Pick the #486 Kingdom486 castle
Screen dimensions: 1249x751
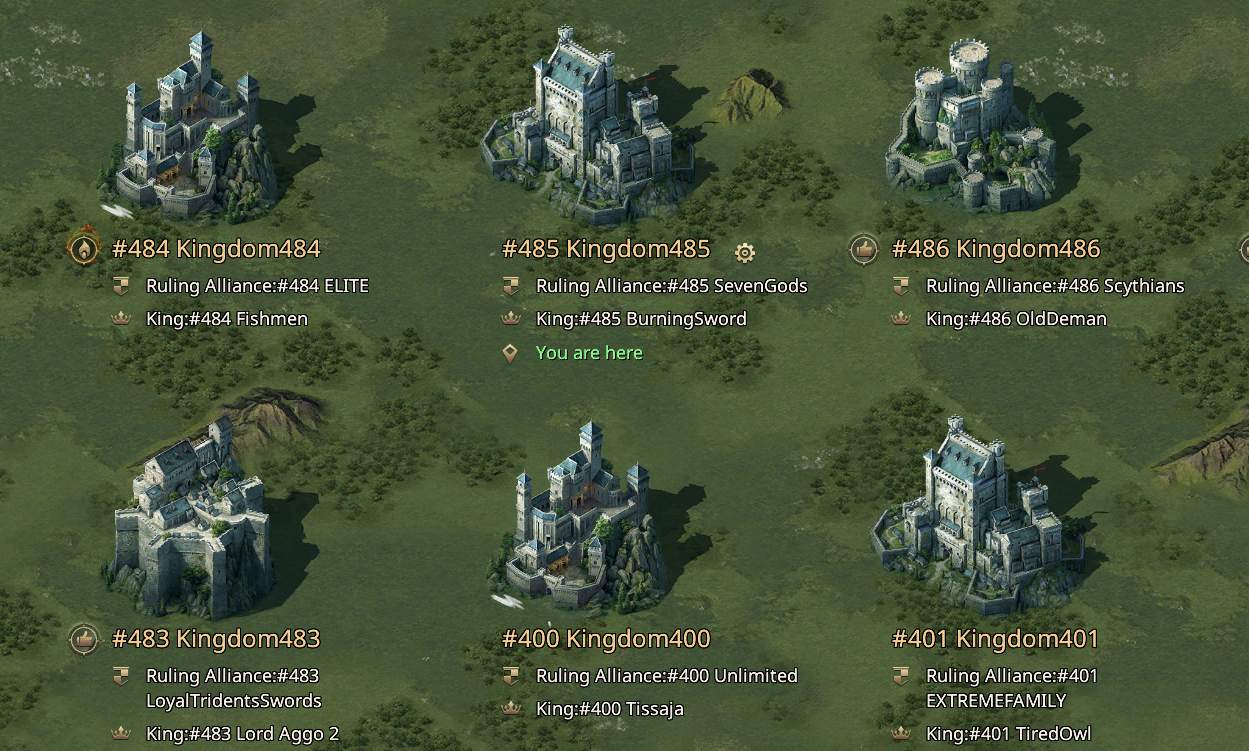(x=970, y=130)
